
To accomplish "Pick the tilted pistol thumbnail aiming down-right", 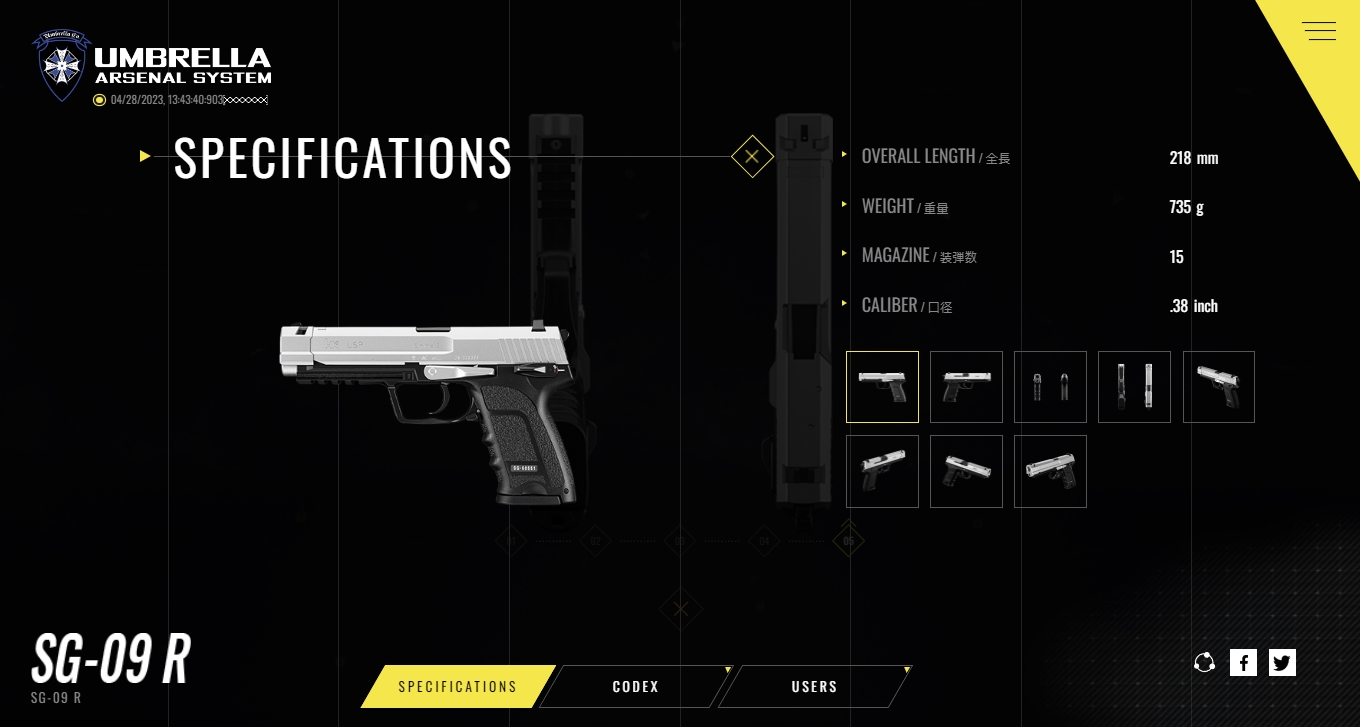I will pyautogui.click(x=966, y=471).
